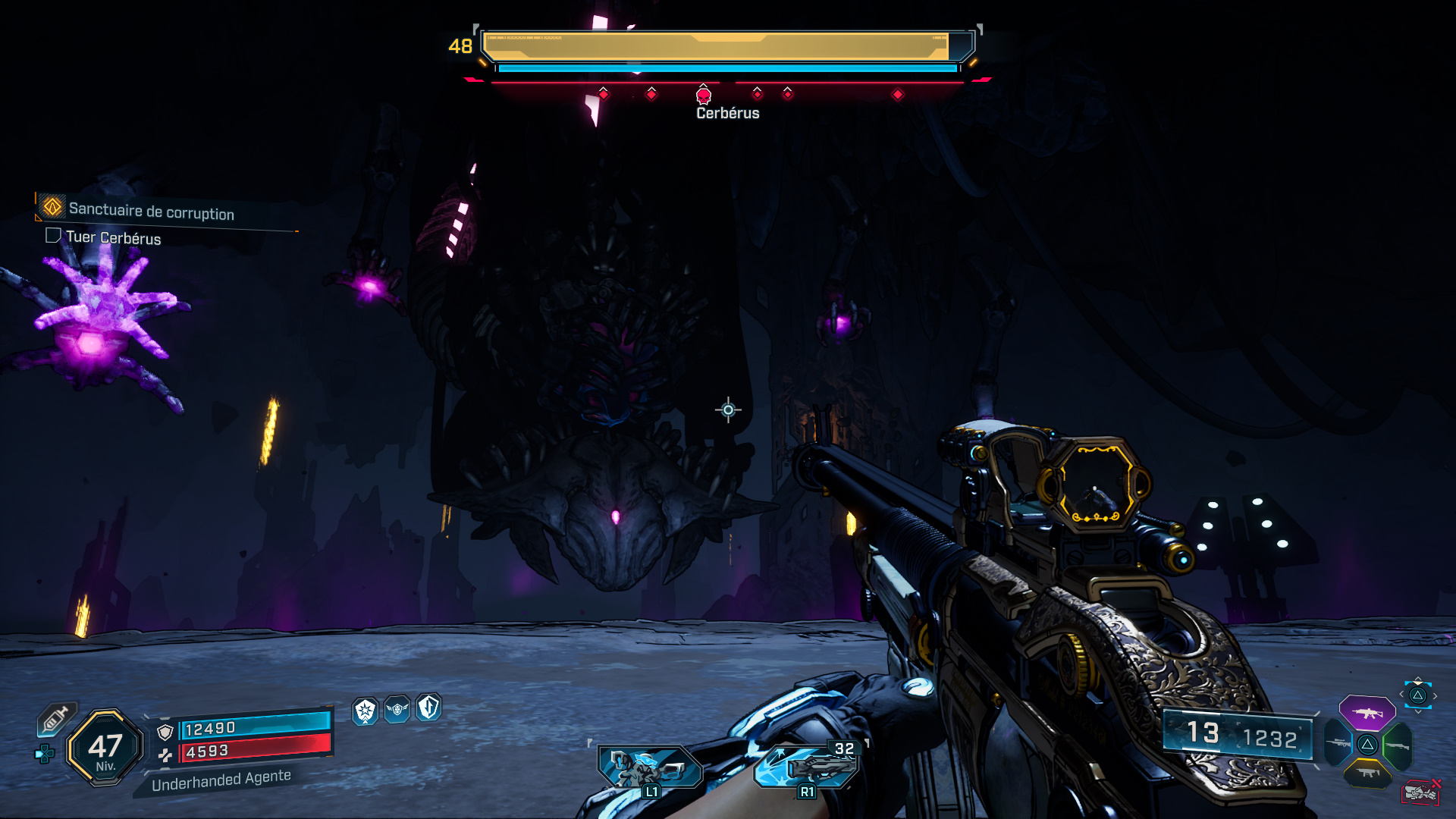Select the winged emblem buff icon

pyautogui.click(x=397, y=709)
